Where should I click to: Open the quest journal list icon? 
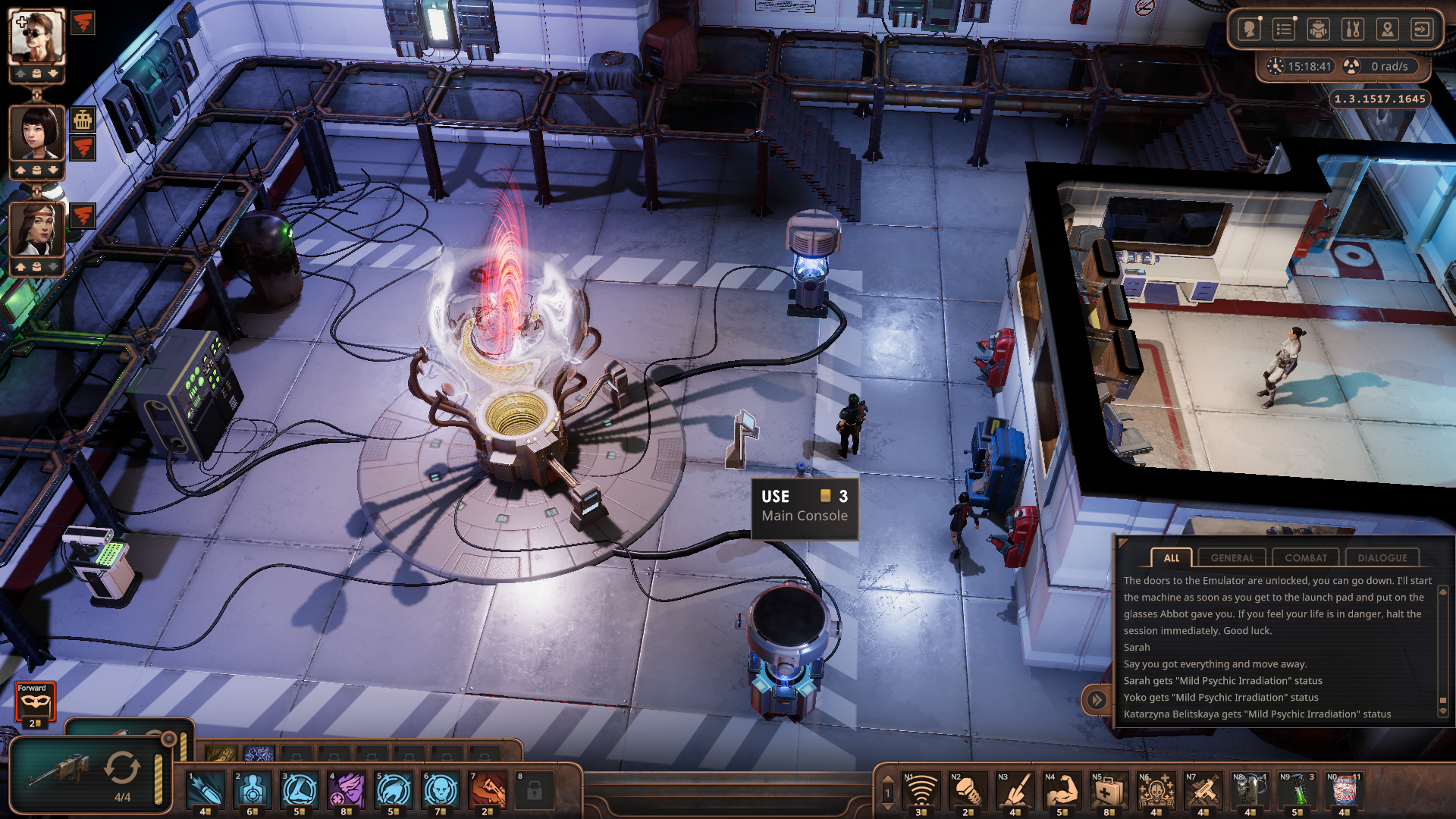[1284, 30]
